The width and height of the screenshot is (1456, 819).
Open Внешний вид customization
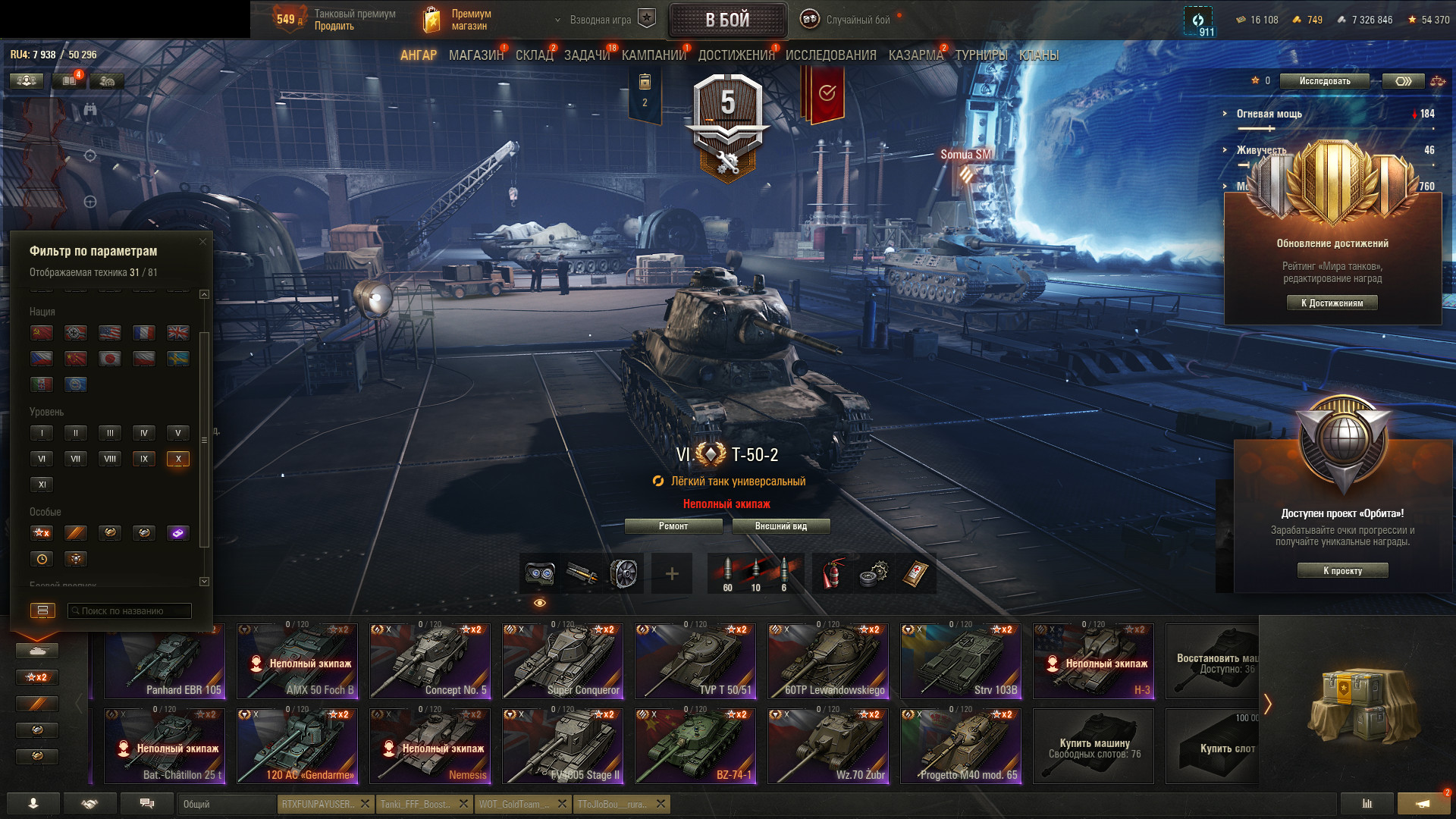(780, 526)
